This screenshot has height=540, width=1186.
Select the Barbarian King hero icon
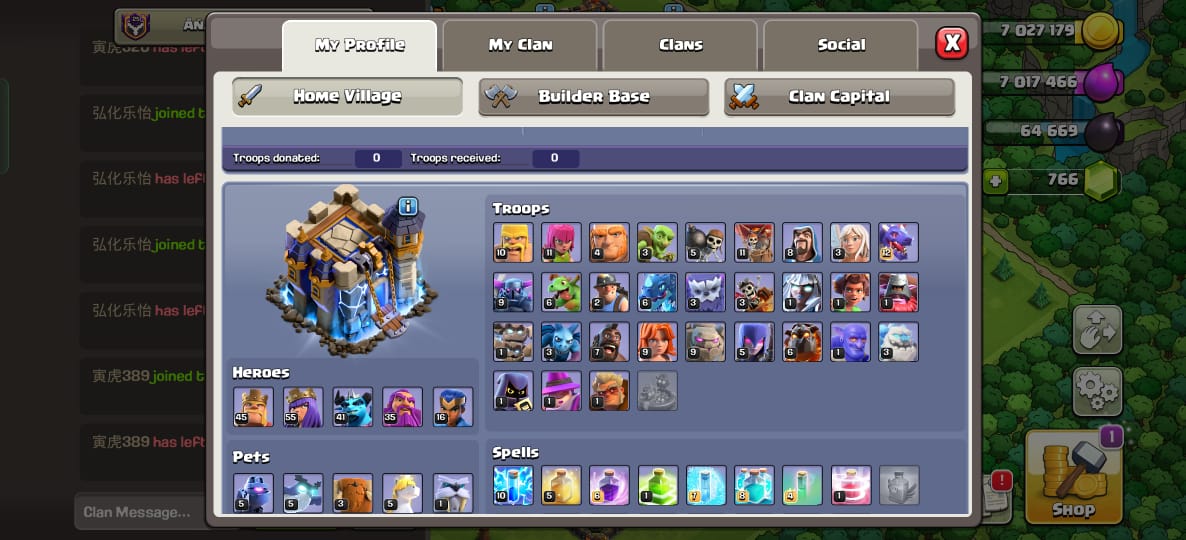tap(253, 407)
